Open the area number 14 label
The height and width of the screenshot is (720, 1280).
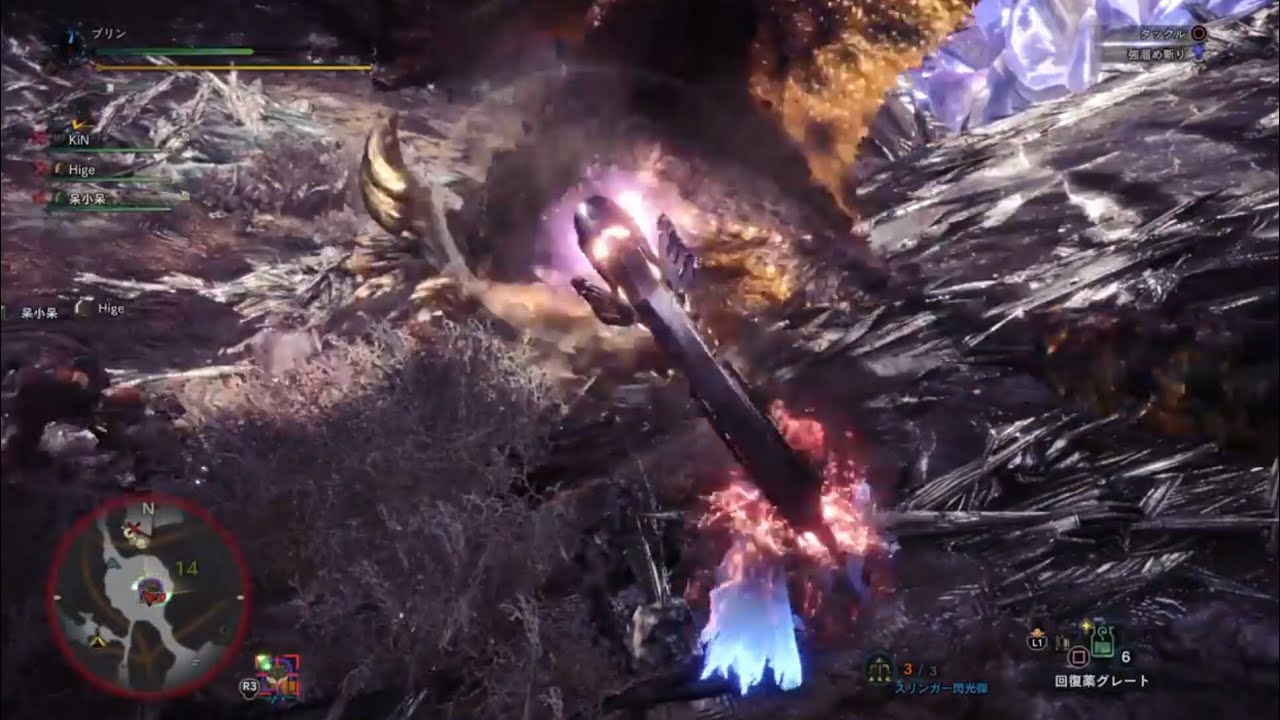[x=187, y=569]
